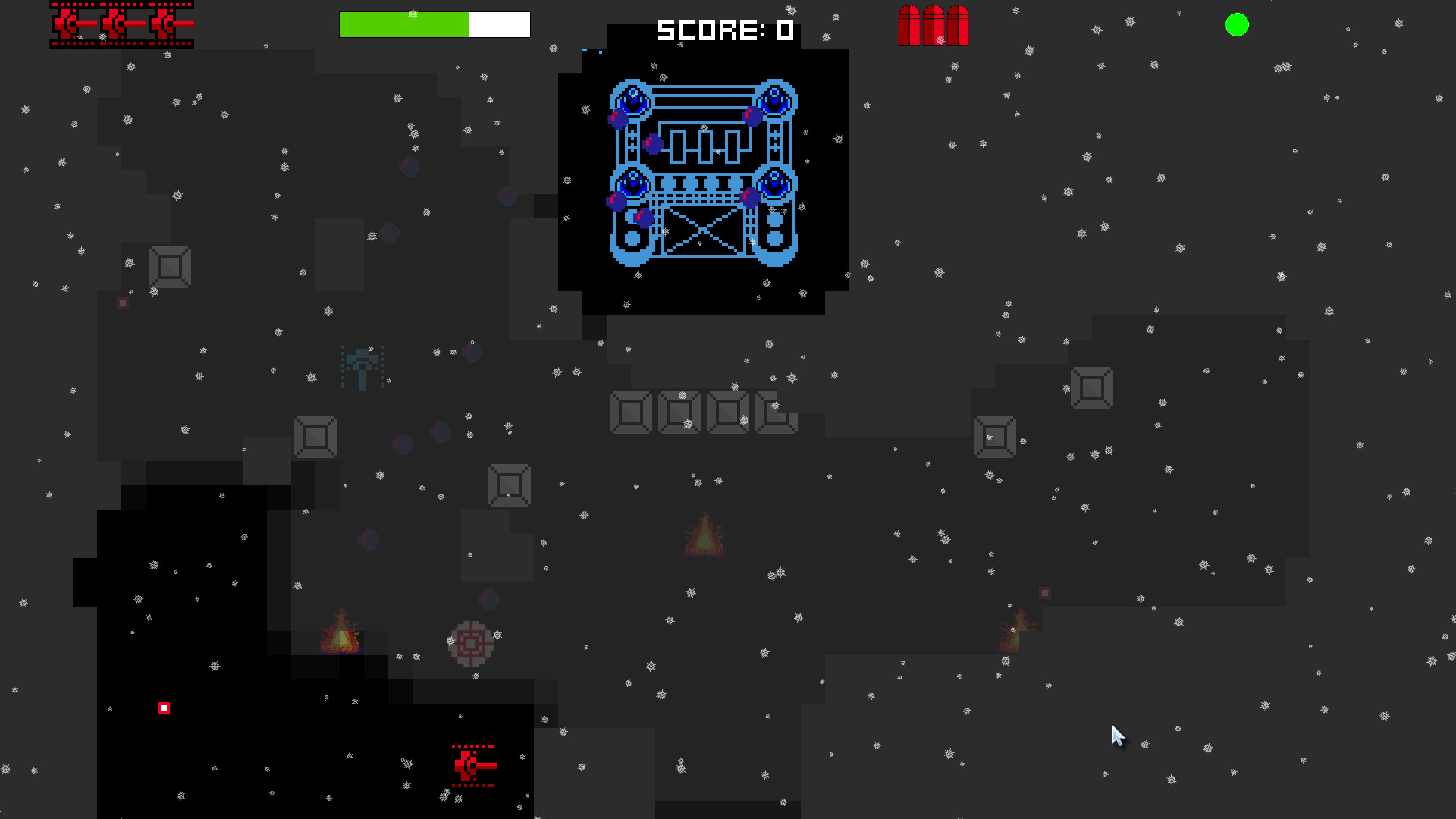
Task: Click the green status indicator circle top-right
Action: [1236, 25]
